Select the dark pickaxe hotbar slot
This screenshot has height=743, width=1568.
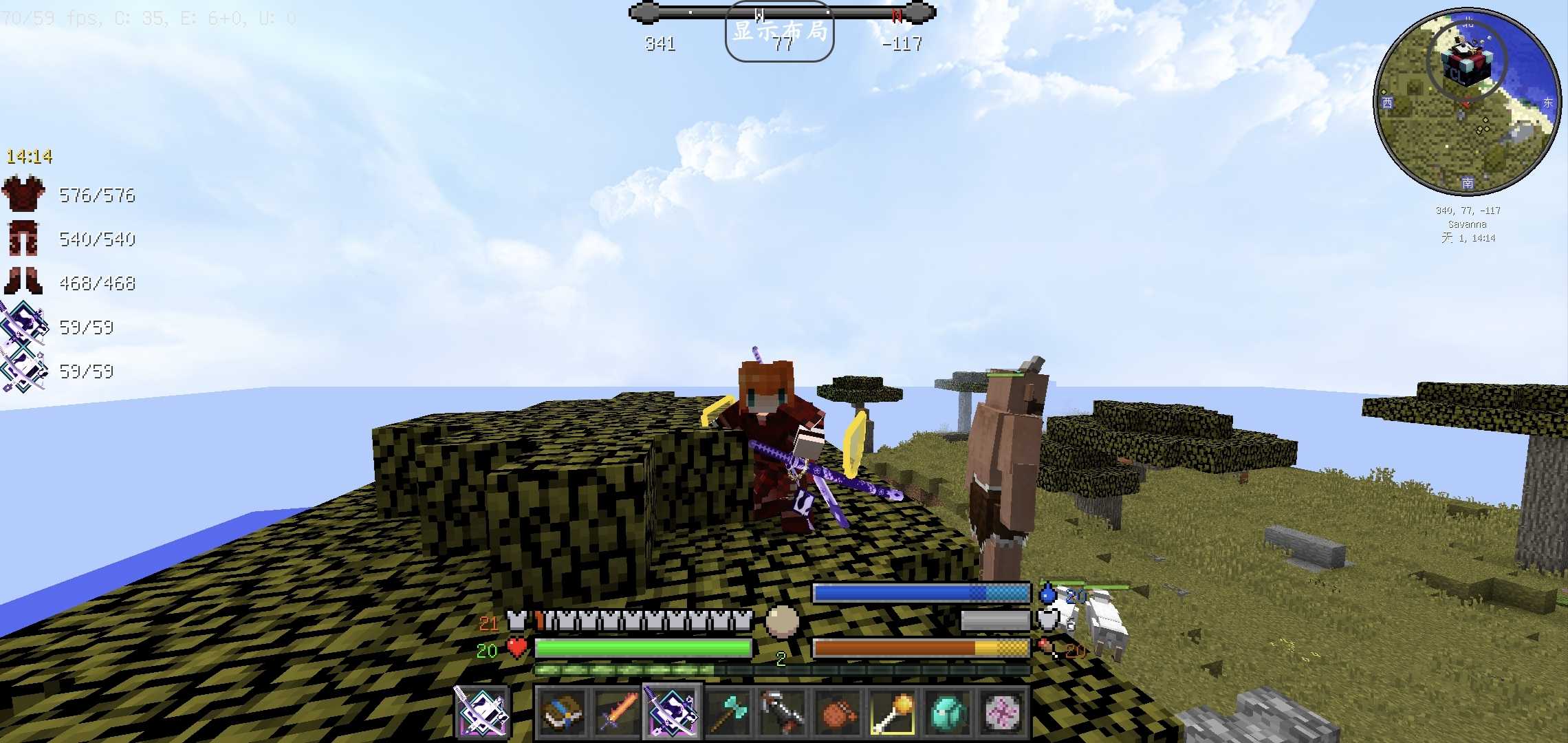(782, 712)
